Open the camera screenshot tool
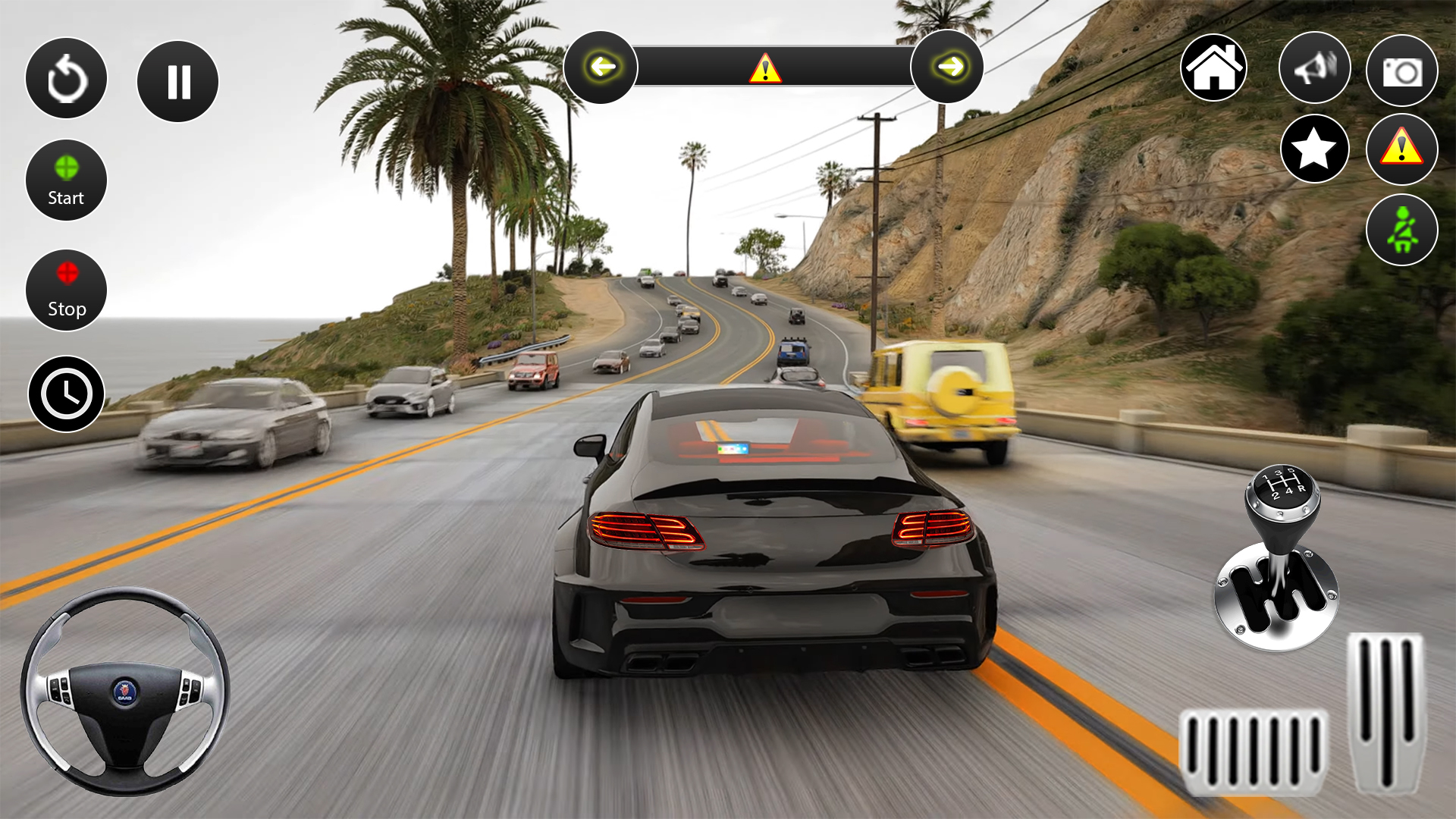 (x=1401, y=68)
